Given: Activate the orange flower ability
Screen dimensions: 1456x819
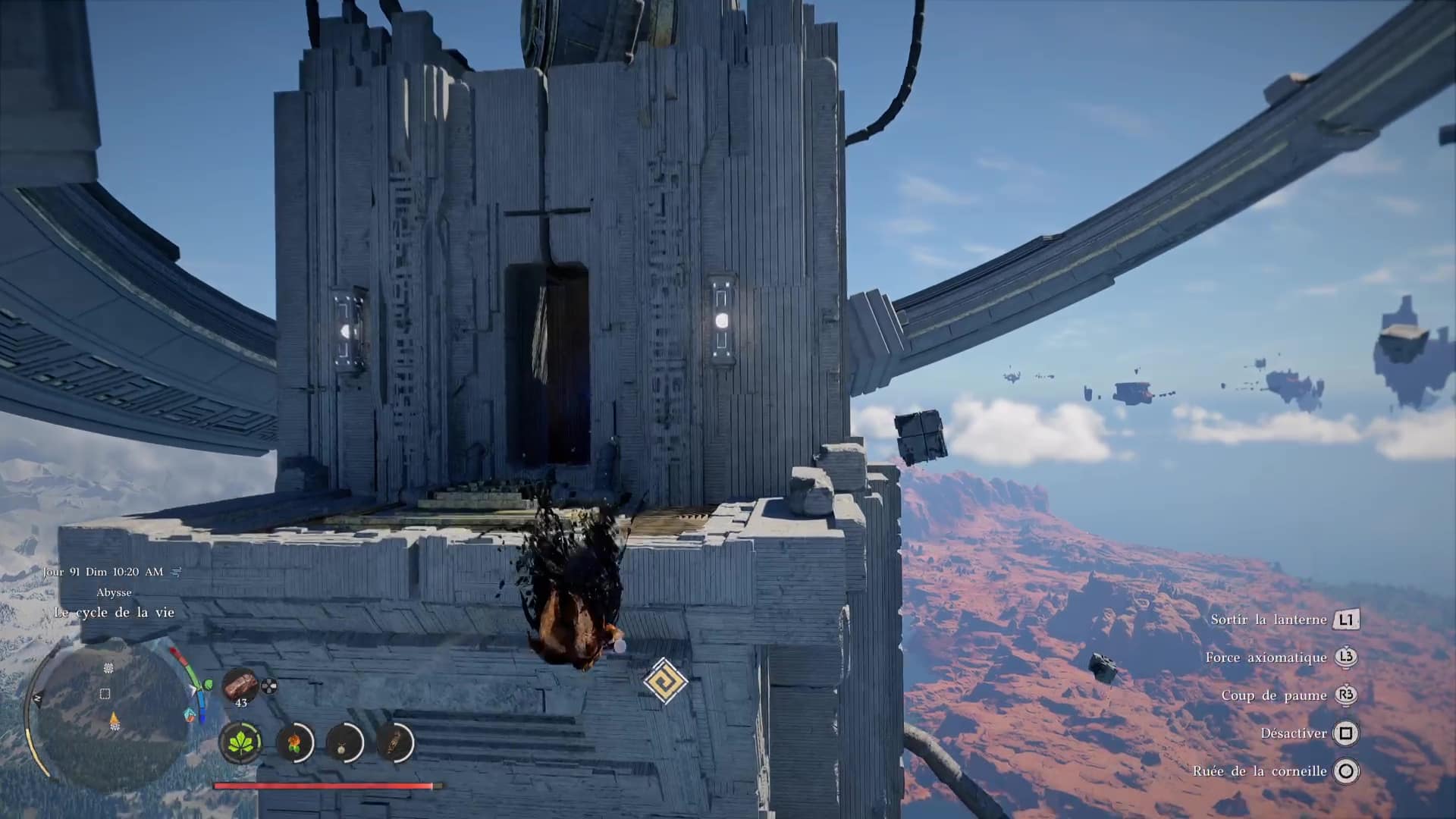Looking at the screenshot, I should point(294,741).
